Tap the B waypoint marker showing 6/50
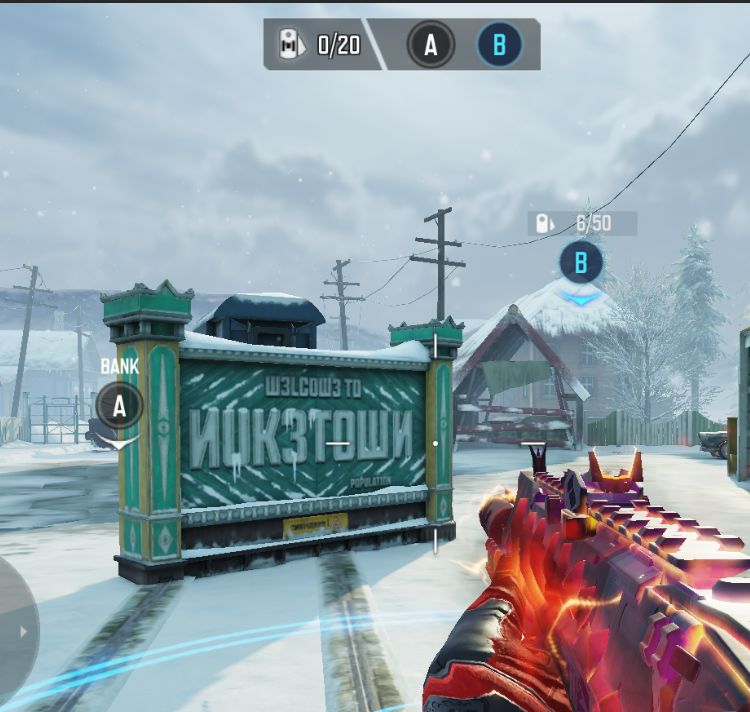 tap(581, 263)
